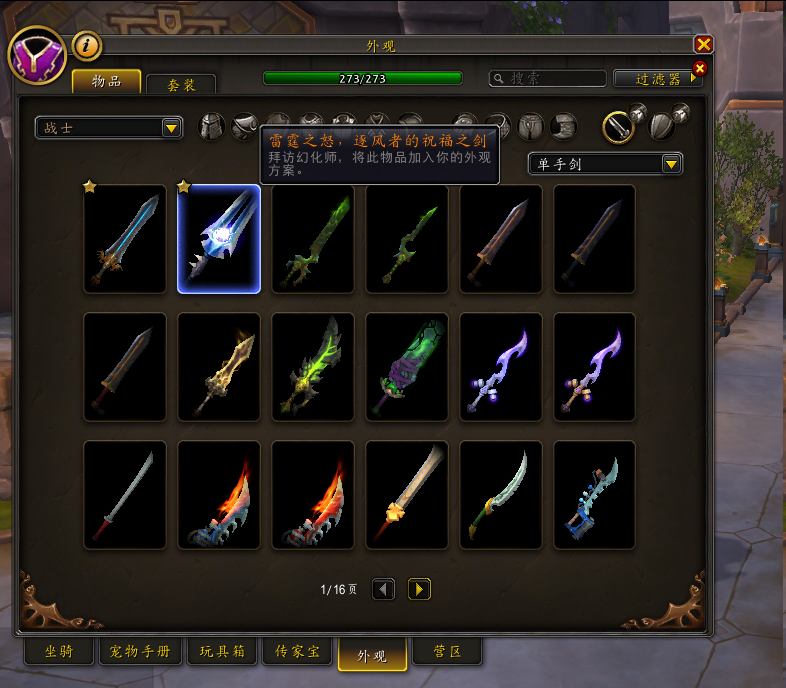Select the glowing Thunderfury sword appearance
The image size is (786, 688).
coord(219,239)
